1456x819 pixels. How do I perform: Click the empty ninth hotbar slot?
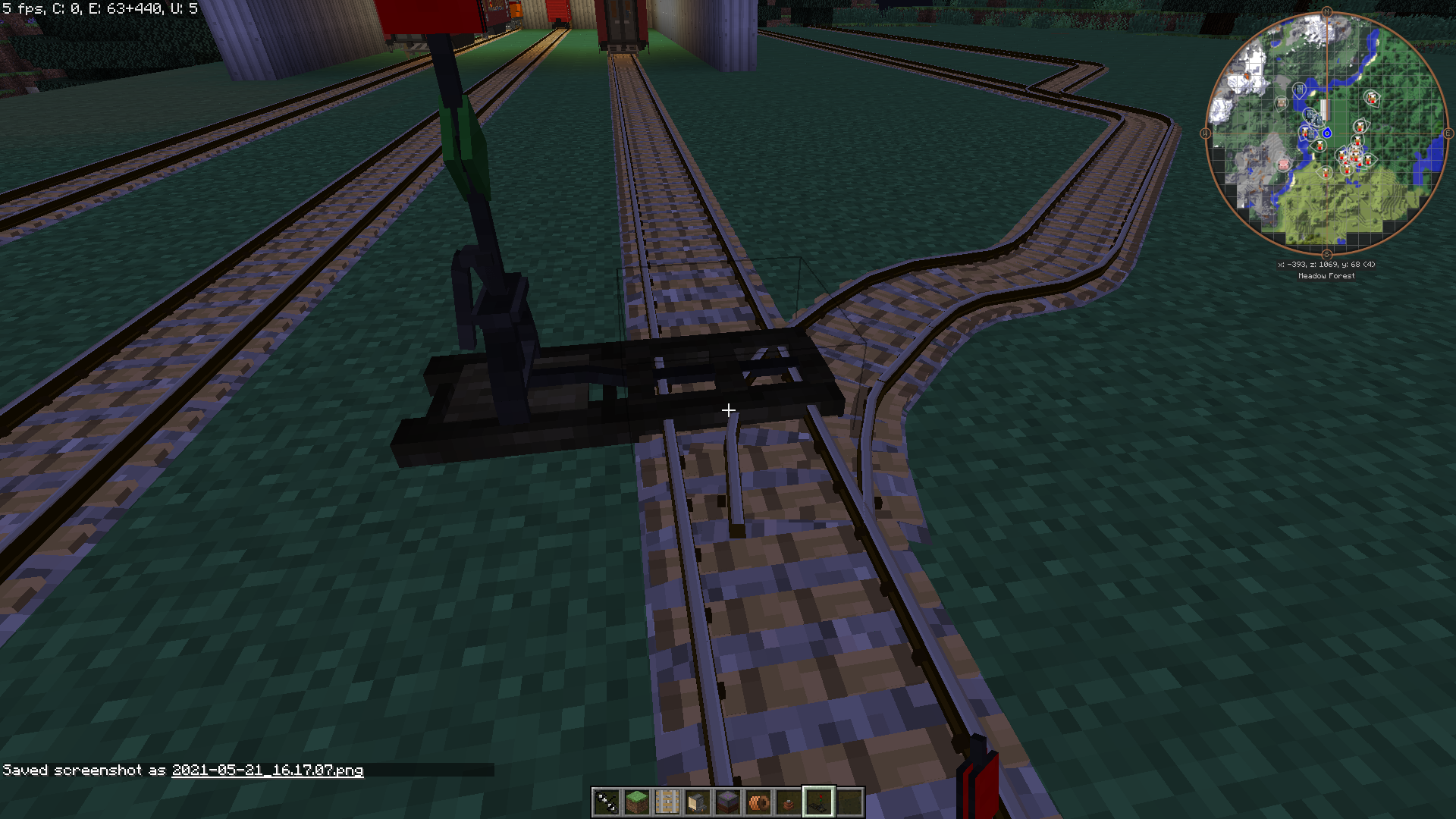click(x=850, y=801)
